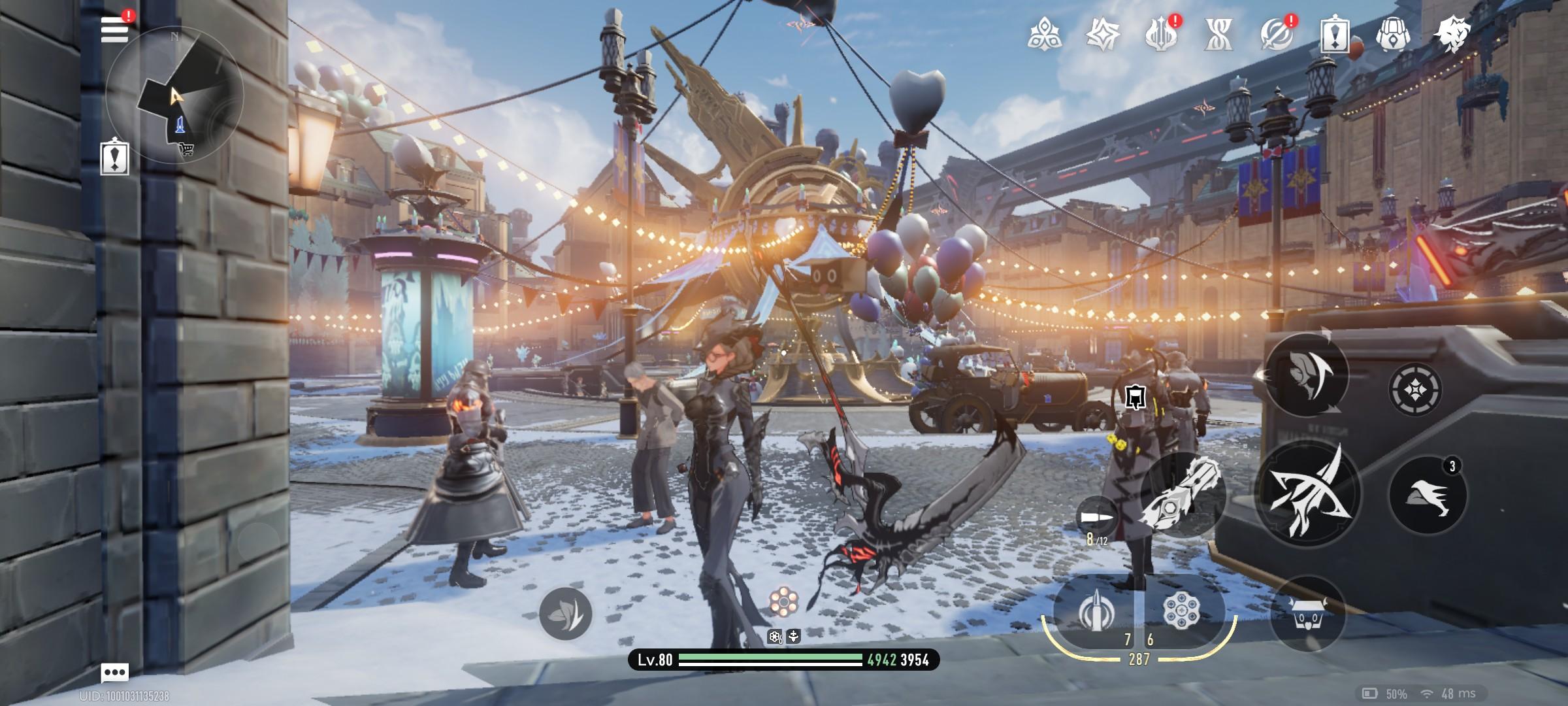This screenshot has height=706, width=1568.
Task: Open the quest banner icon in top bar
Action: (x=1334, y=34)
